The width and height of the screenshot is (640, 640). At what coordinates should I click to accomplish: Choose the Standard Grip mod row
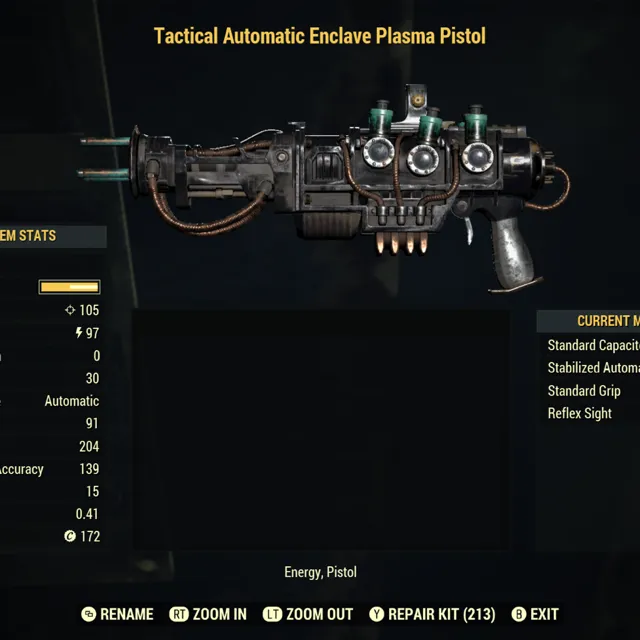[x=584, y=391]
